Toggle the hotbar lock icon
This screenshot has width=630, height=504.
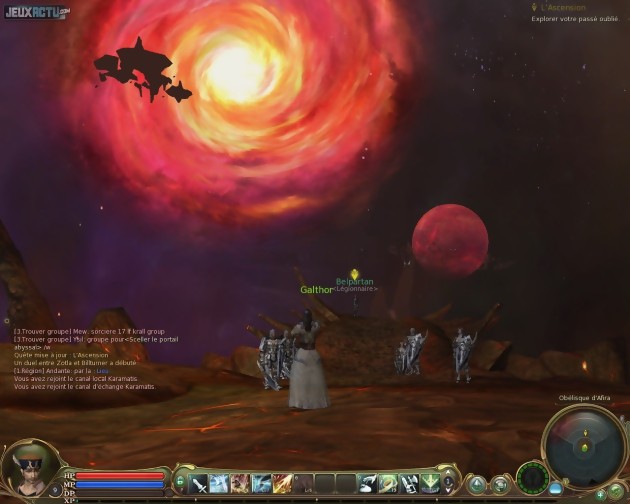180,484
